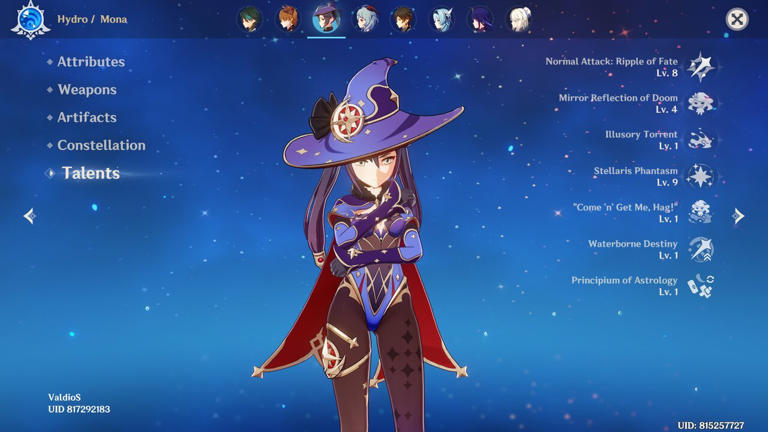Open Mirror Reflection of Doom talent
The height and width of the screenshot is (432, 768).
tap(700, 103)
